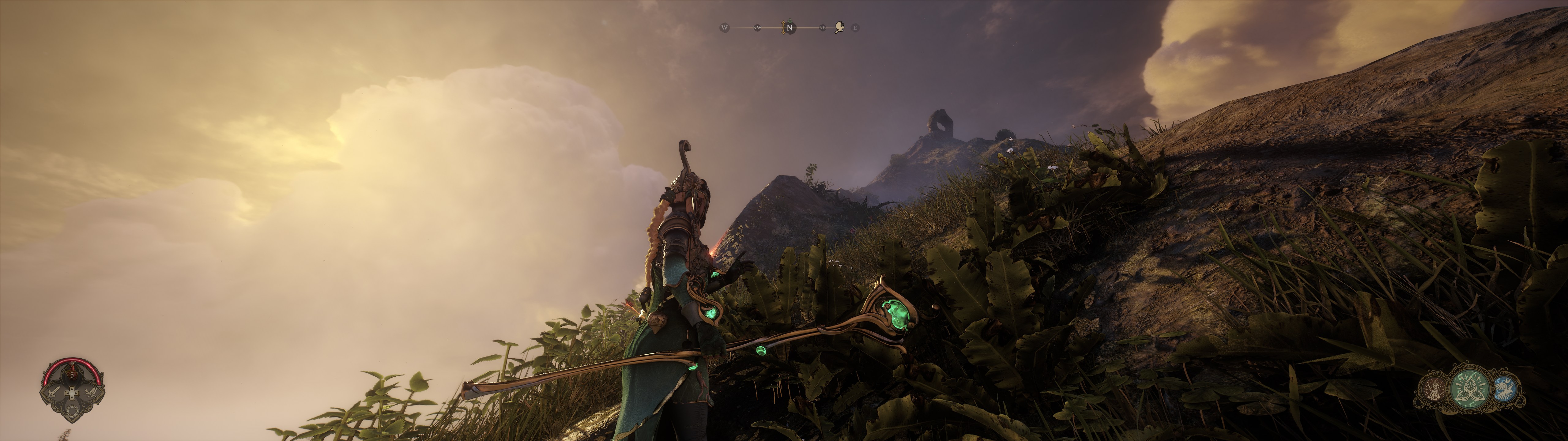
Task: Select the bird companion quick slot
Action: click(91, 392)
